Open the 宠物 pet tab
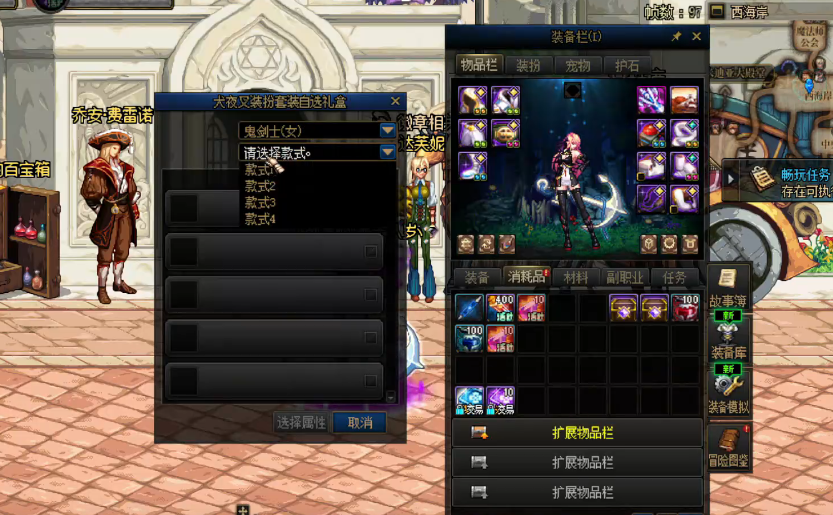833x515 pixels. (578, 65)
